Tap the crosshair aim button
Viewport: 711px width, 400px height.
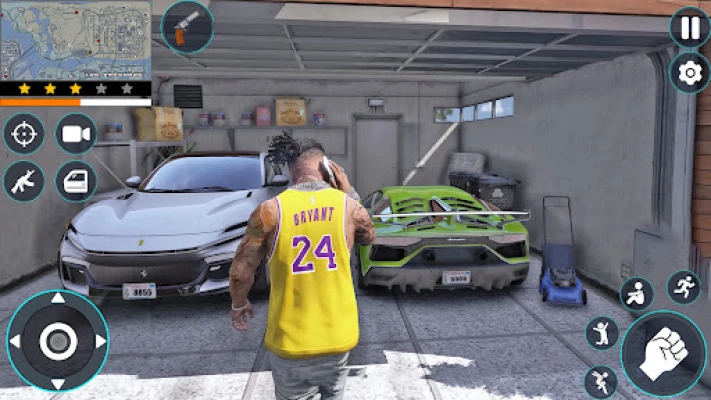coord(24,134)
